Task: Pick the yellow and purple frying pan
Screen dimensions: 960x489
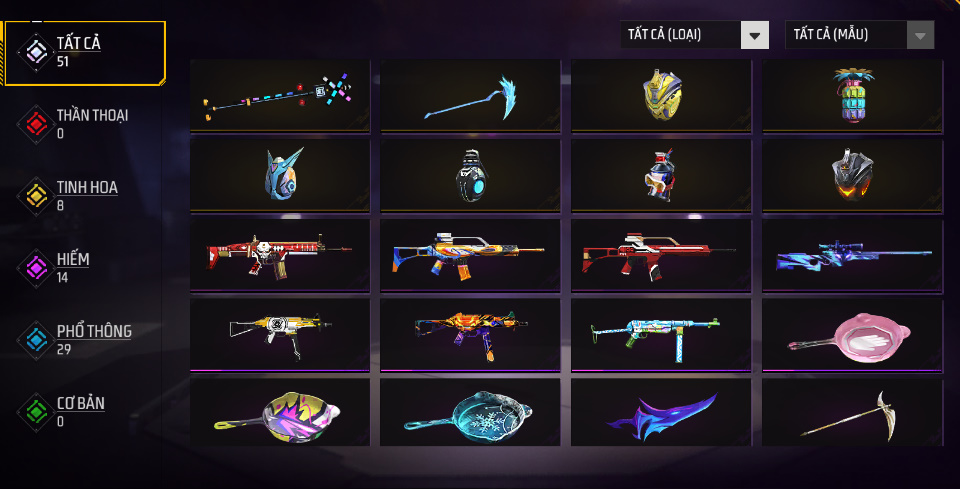Action: 279,412
